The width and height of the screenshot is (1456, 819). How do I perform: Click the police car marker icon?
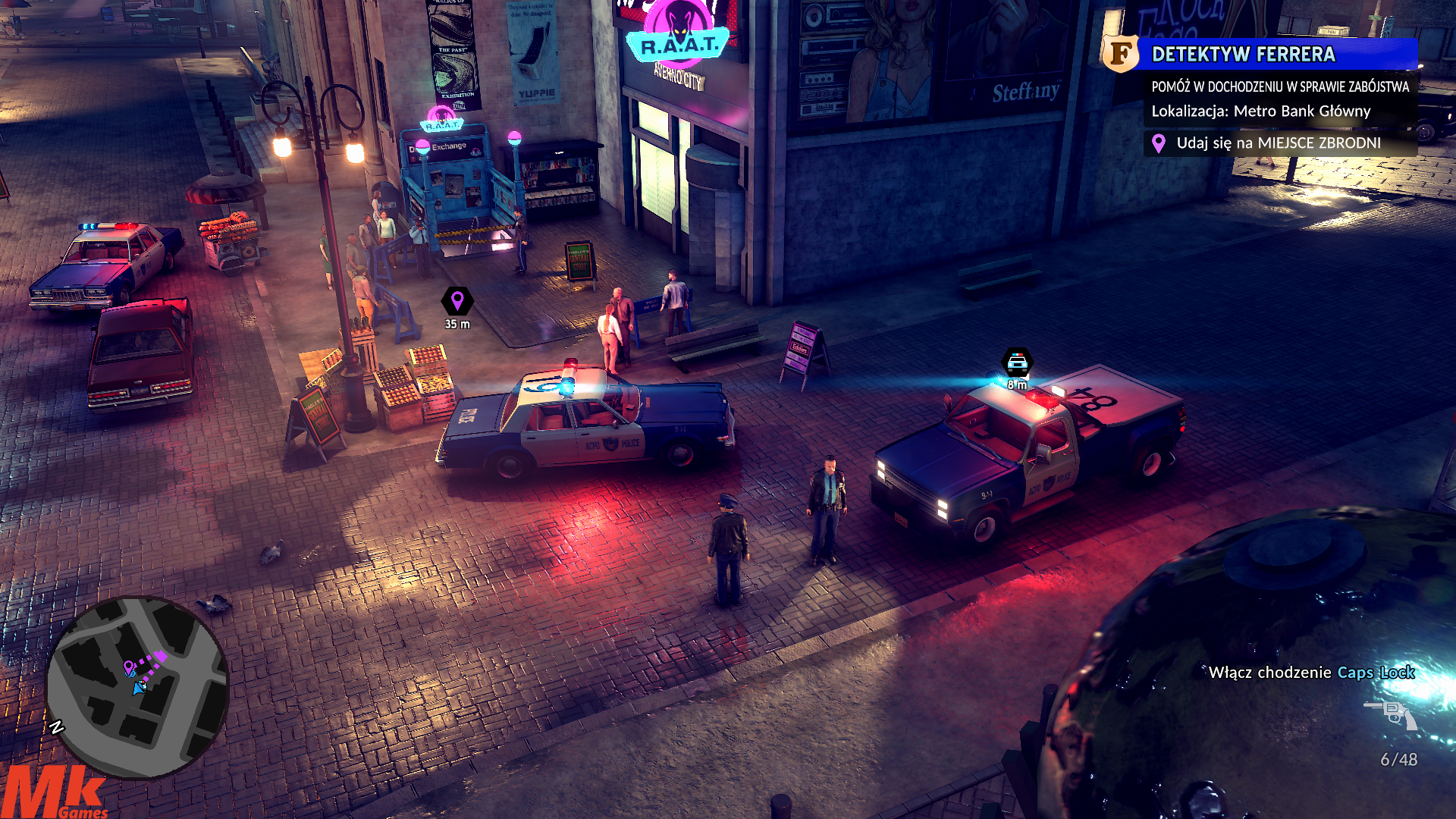coord(1017,362)
